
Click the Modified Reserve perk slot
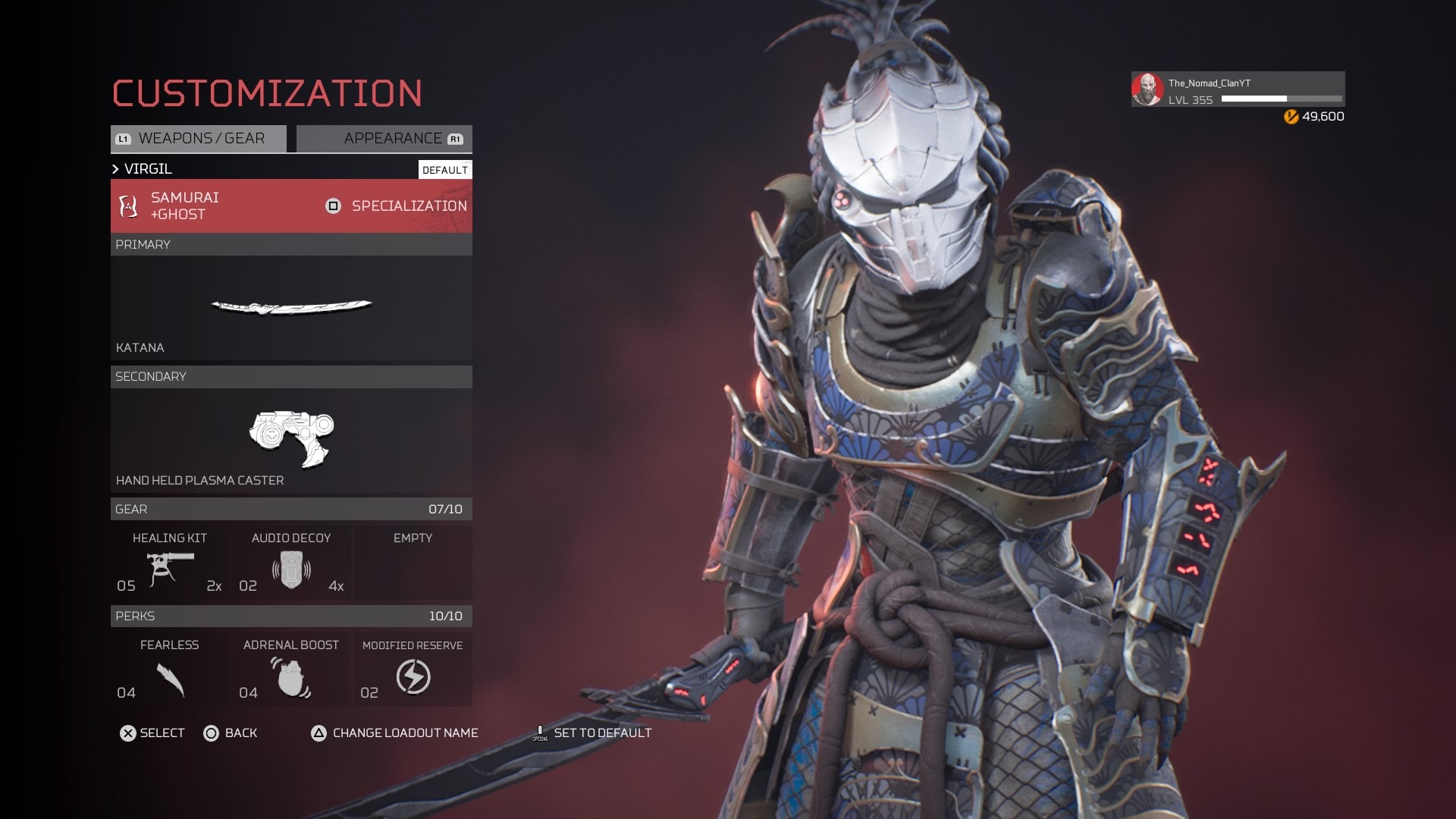(413, 670)
